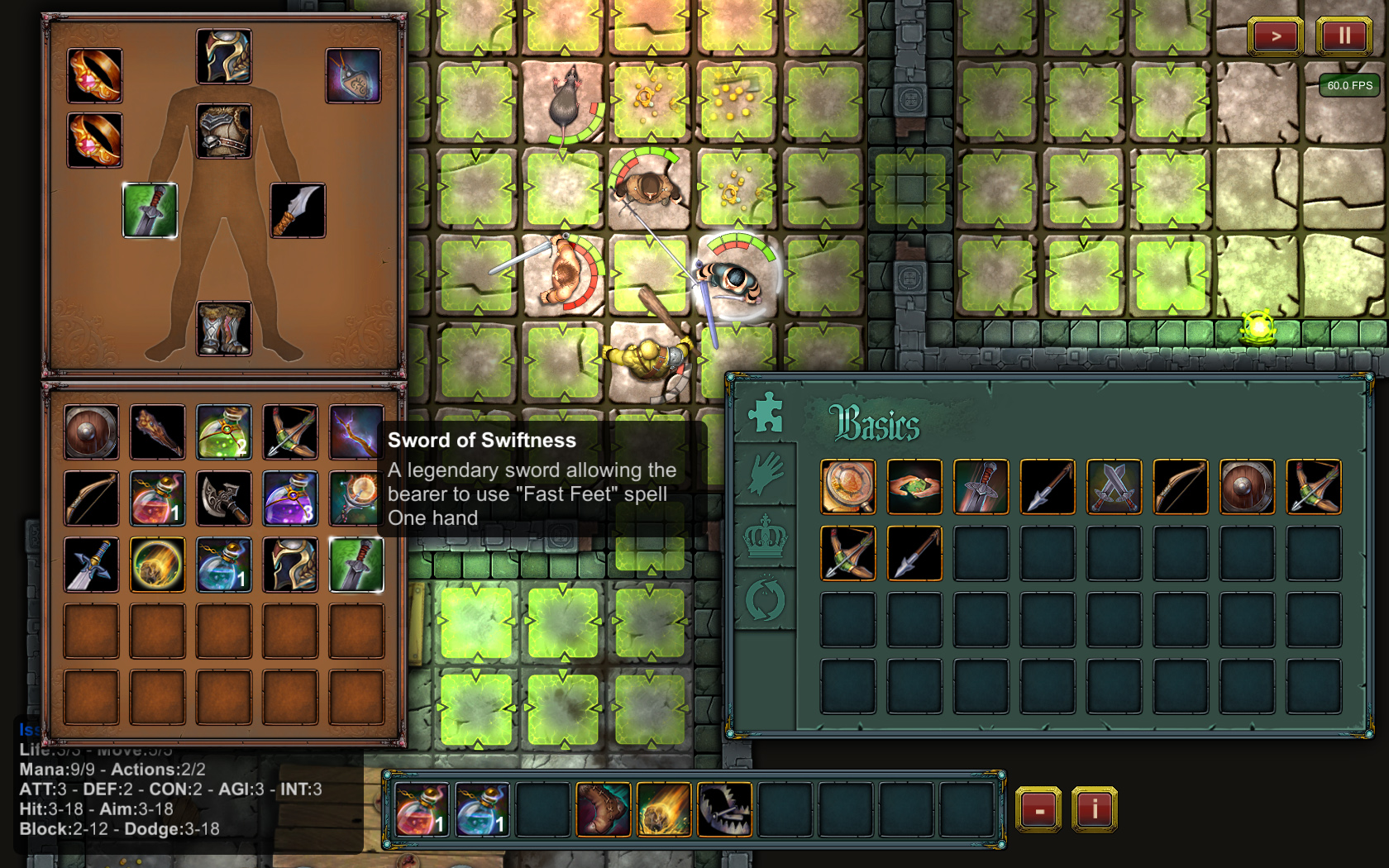Choose the crossed swords Basics skill
This screenshot has height=868, width=1389.
click(1114, 487)
